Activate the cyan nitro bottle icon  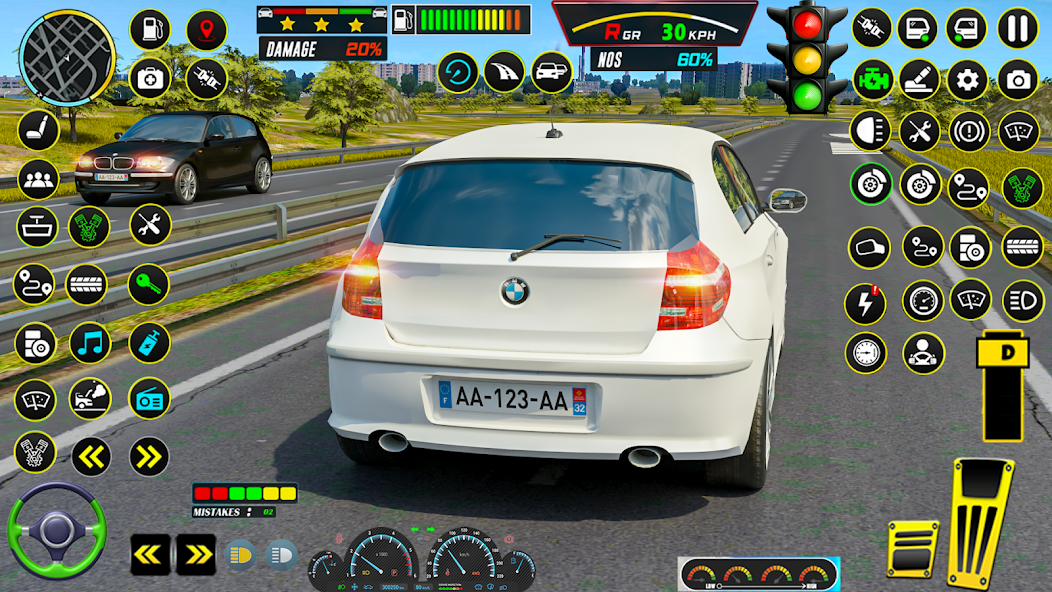click(x=149, y=343)
